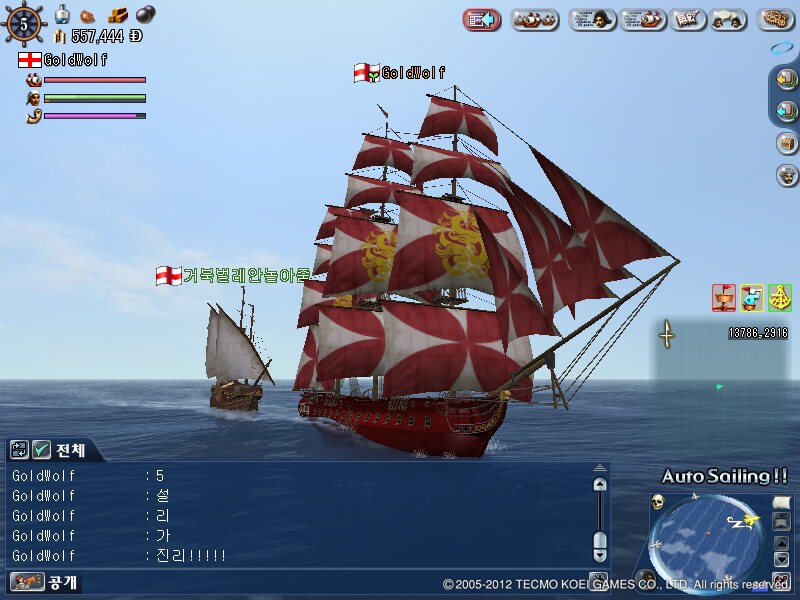Click the 공개 chat channel button
This screenshot has width=800, height=600.
(x=46, y=581)
